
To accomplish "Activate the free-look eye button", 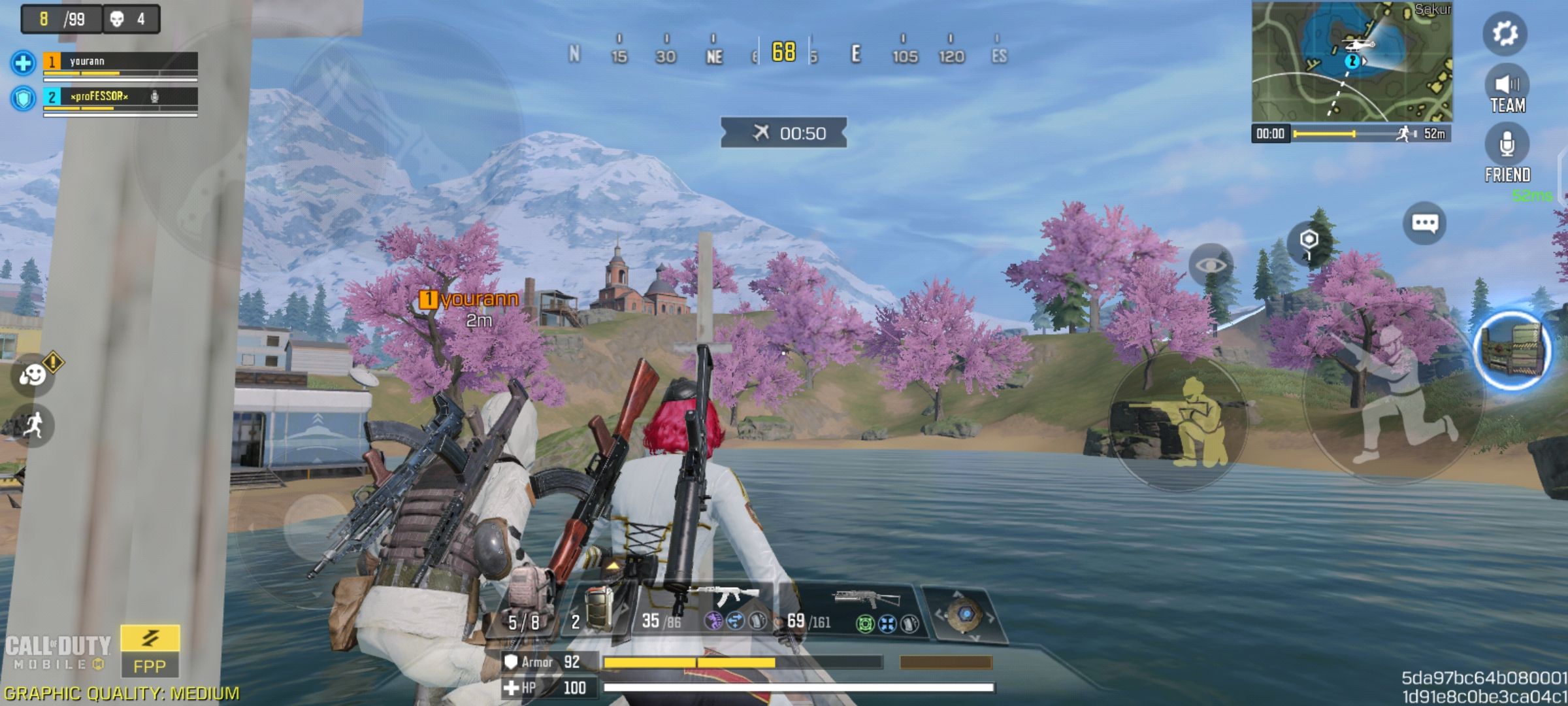I will [1211, 265].
